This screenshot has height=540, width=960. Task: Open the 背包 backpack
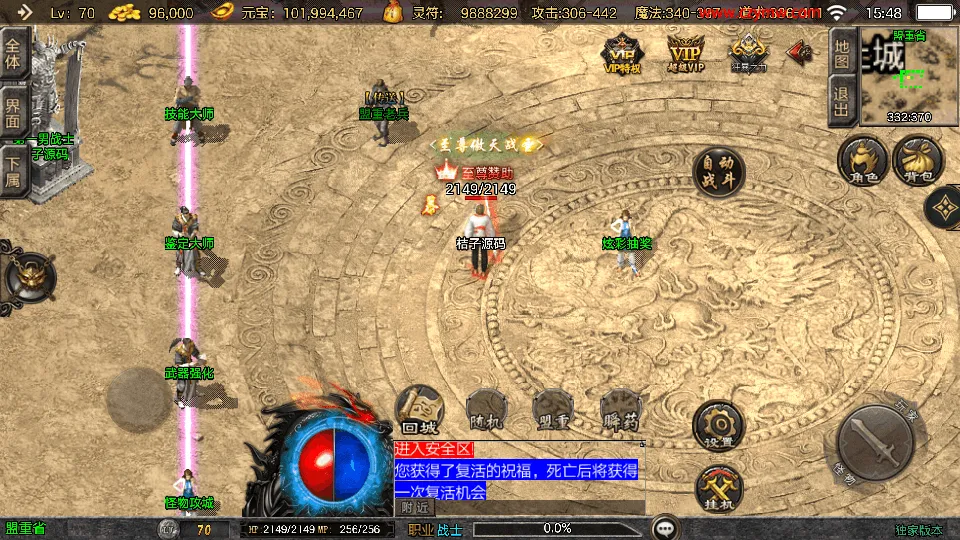pyautogui.click(x=918, y=162)
